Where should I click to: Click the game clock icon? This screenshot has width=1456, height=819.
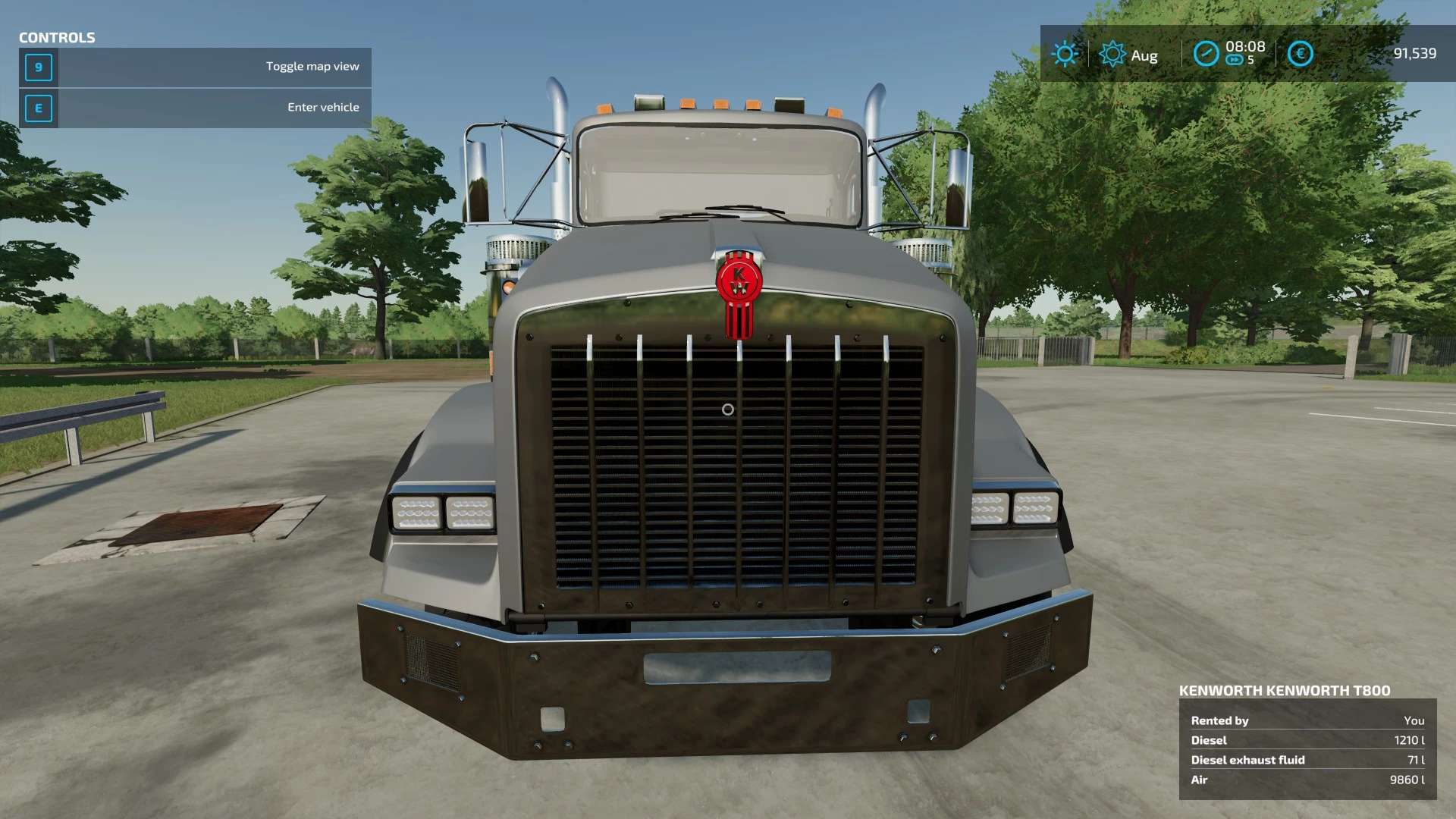pos(1206,54)
